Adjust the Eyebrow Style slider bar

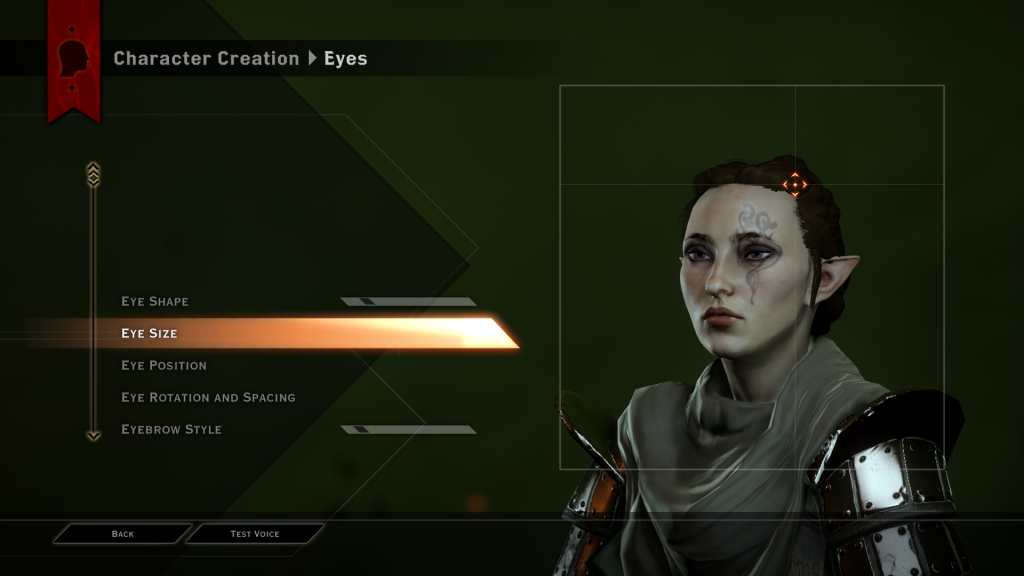pos(408,429)
